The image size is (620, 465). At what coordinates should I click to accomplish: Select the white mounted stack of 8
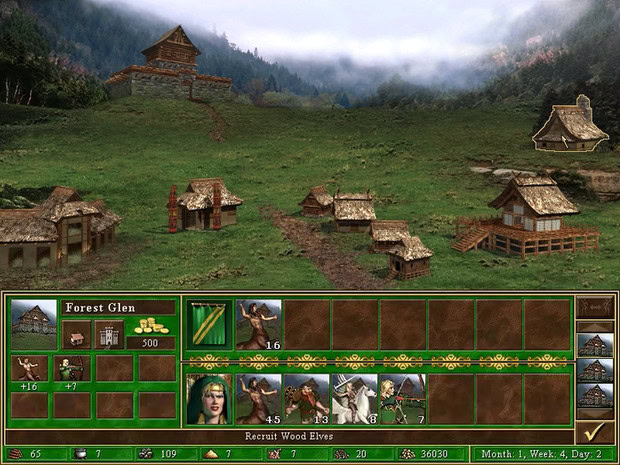tap(354, 399)
